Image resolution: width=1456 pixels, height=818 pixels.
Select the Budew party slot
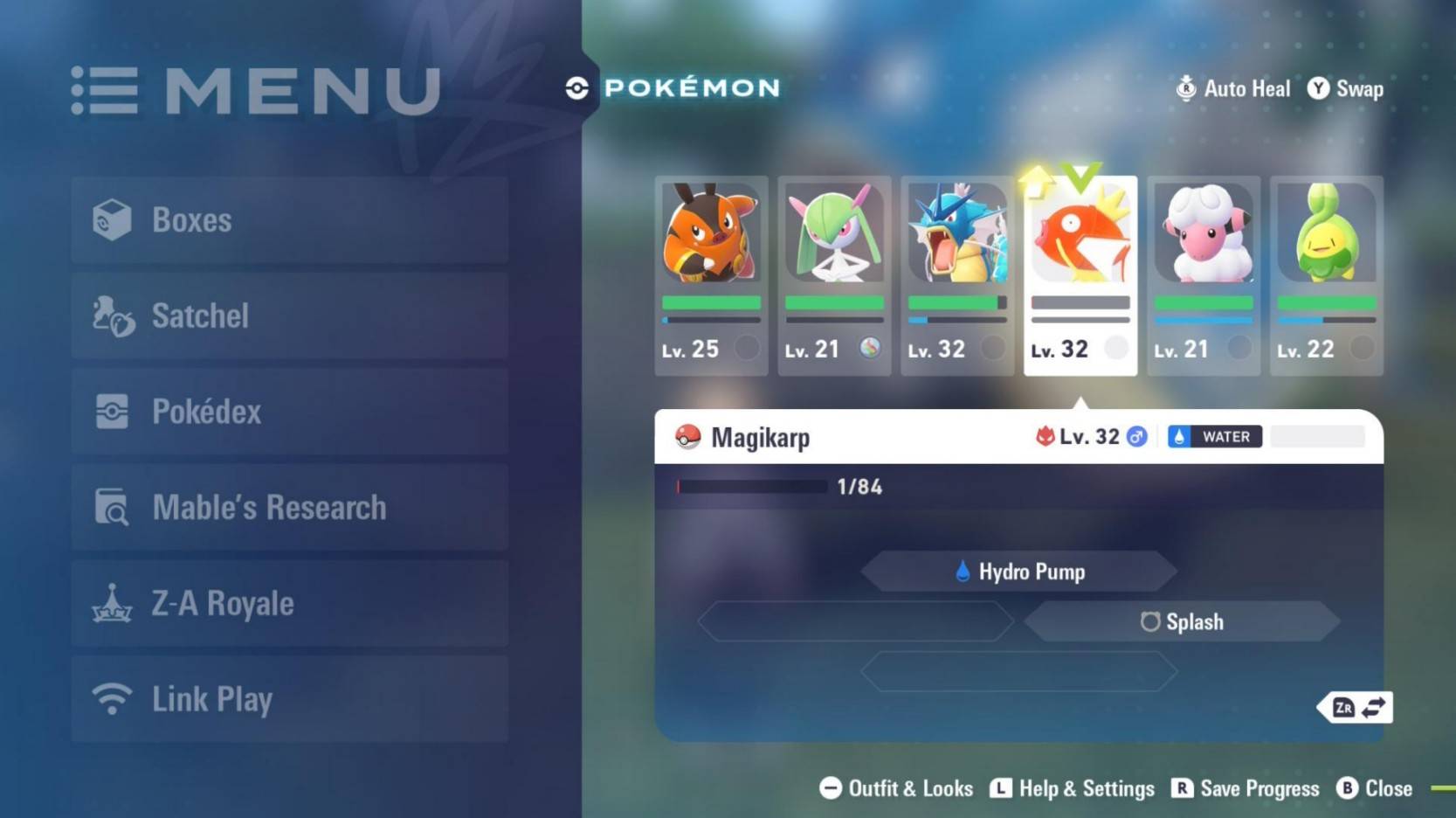[1327, 274]
